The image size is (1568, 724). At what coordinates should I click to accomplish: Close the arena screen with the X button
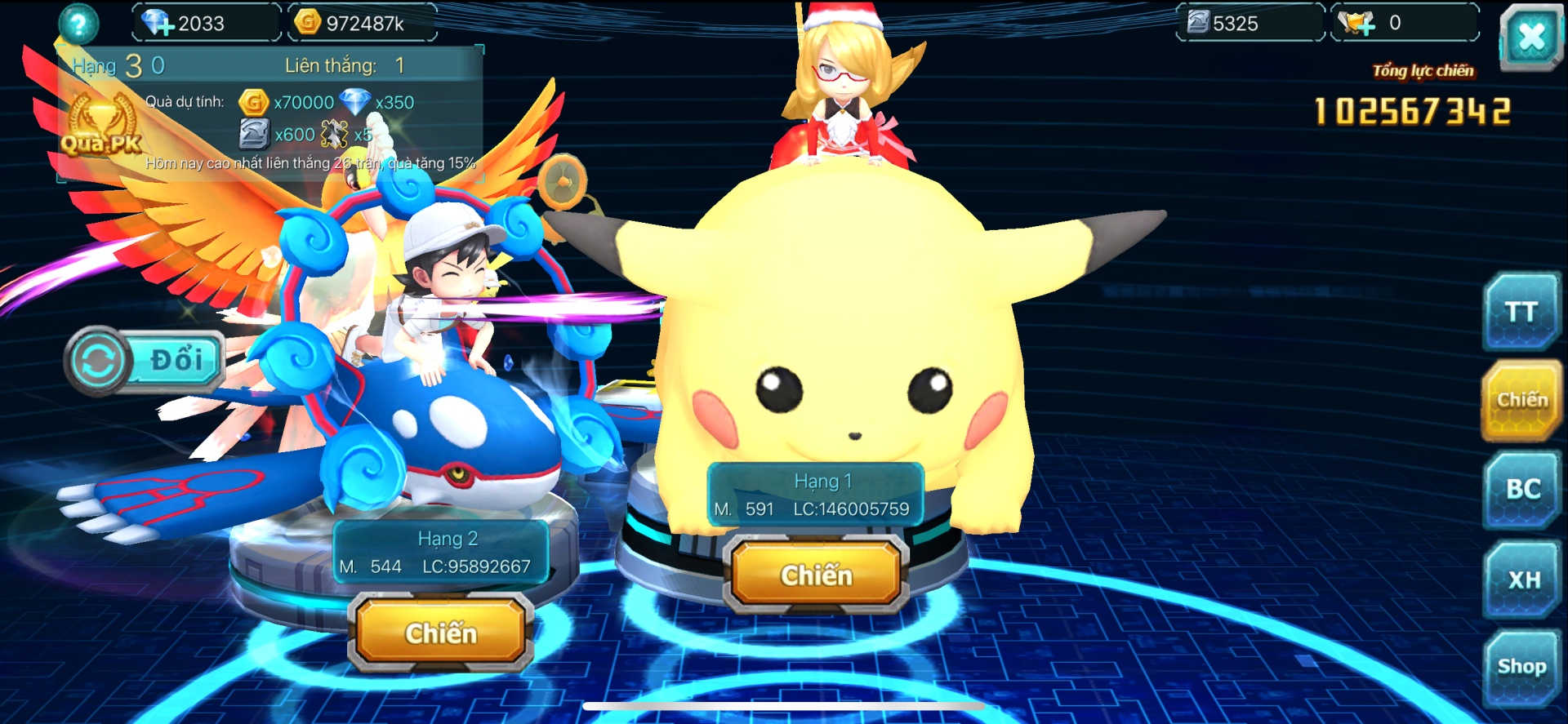(1530, 36)
